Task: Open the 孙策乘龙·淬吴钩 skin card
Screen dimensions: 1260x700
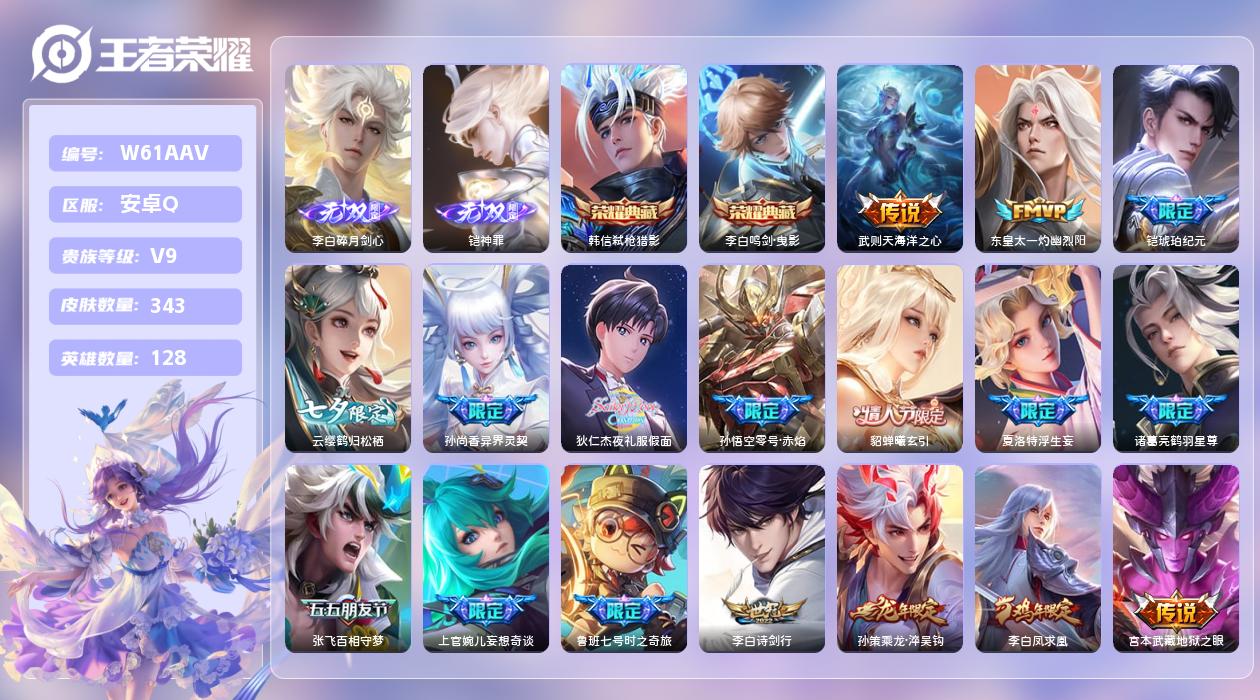Action: [900, 558]
